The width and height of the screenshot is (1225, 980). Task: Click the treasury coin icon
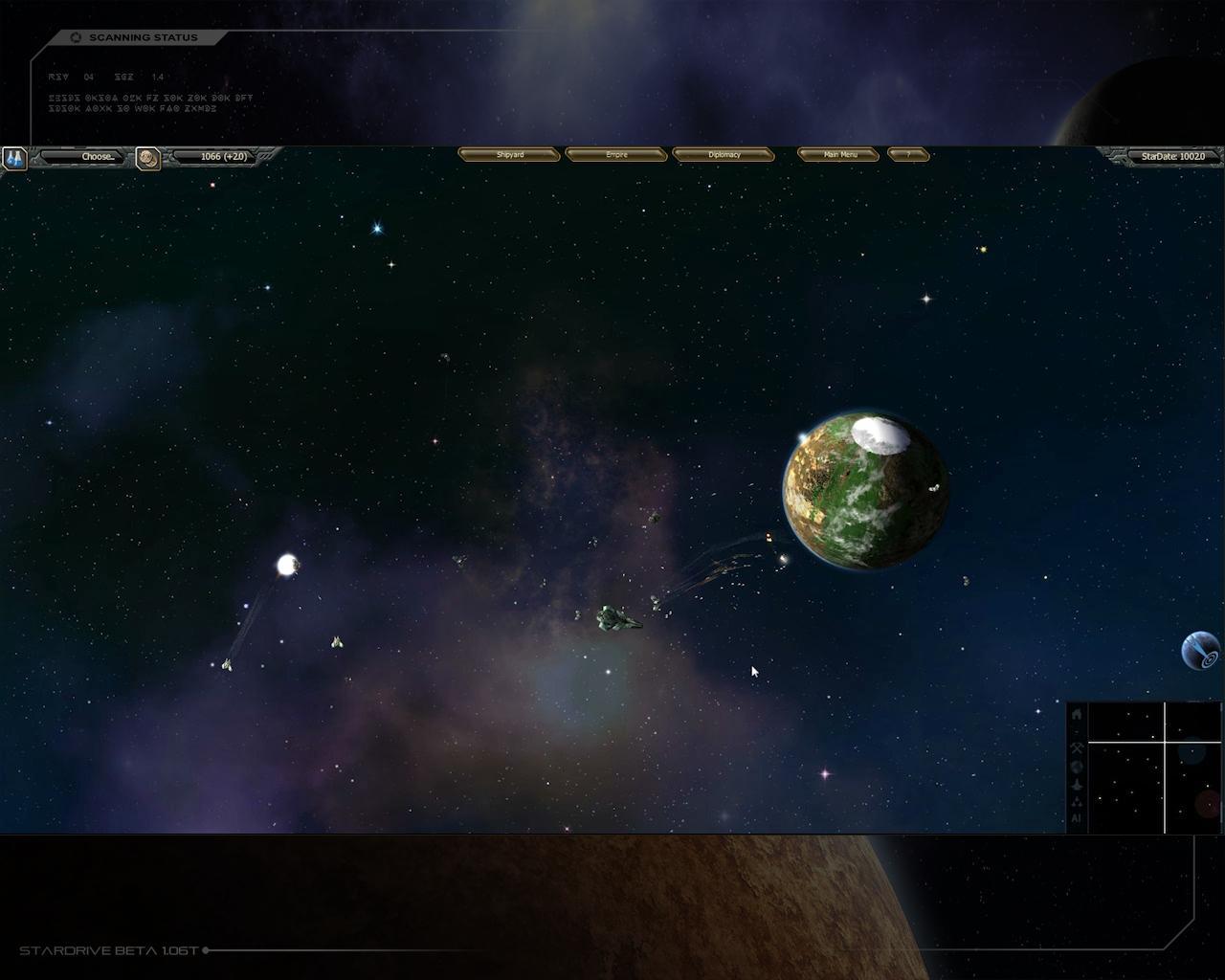point(148,158)
